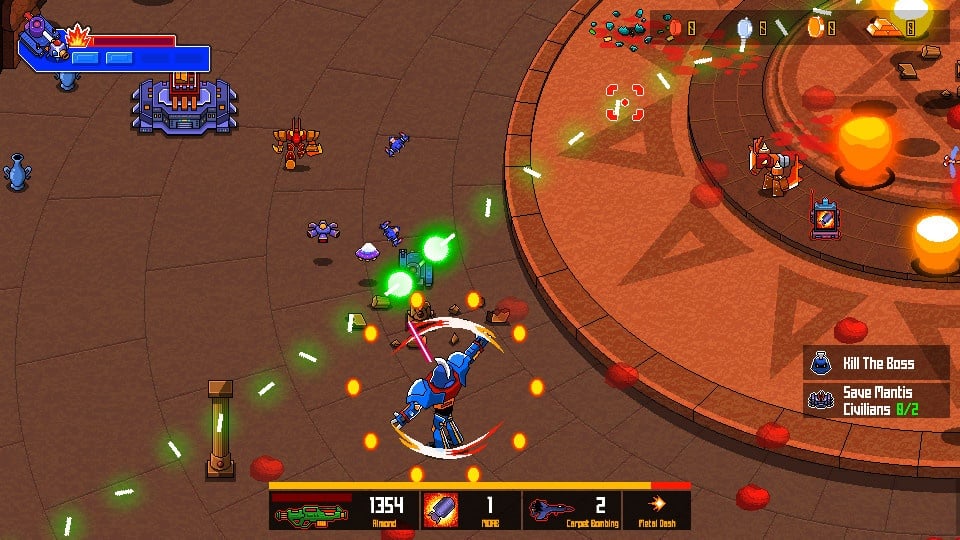Click the orange coin resource icon
This screenshot has height=540, width=960.
pyautogui.click(x=815, y=28)
